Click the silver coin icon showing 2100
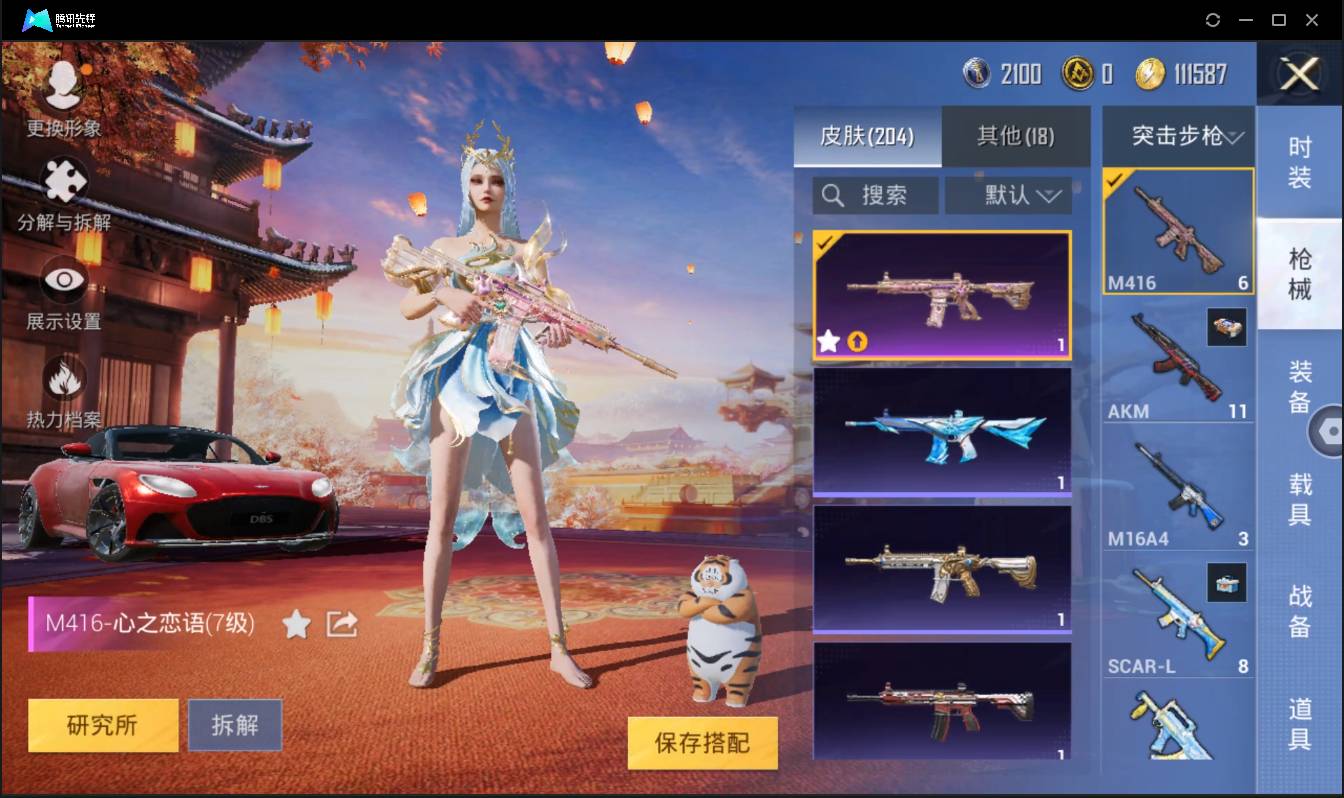The height and width of the screenshot is (798, 1344). pyautogui.click(x=977, y=74)
